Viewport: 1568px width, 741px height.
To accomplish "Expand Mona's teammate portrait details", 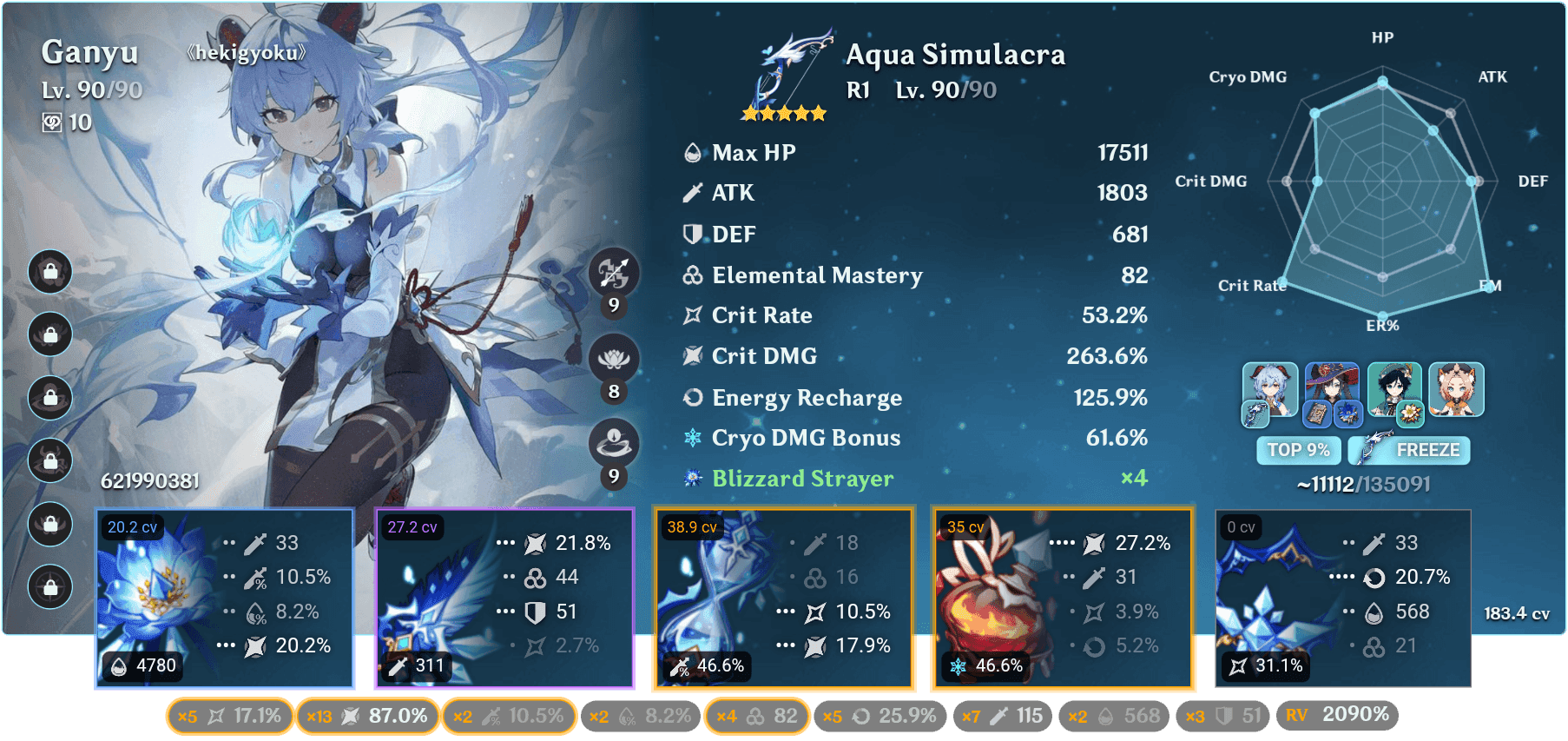I will pos(1334,390).
